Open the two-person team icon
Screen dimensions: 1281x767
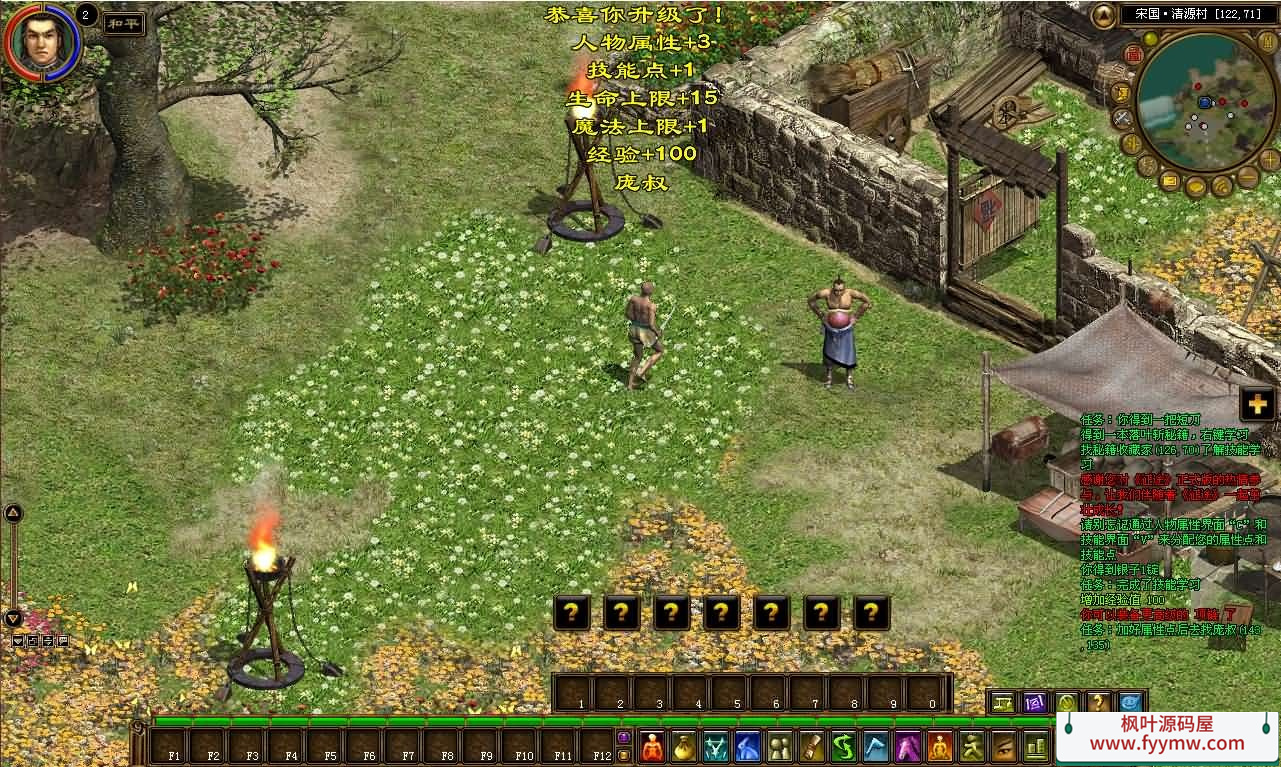780,746
